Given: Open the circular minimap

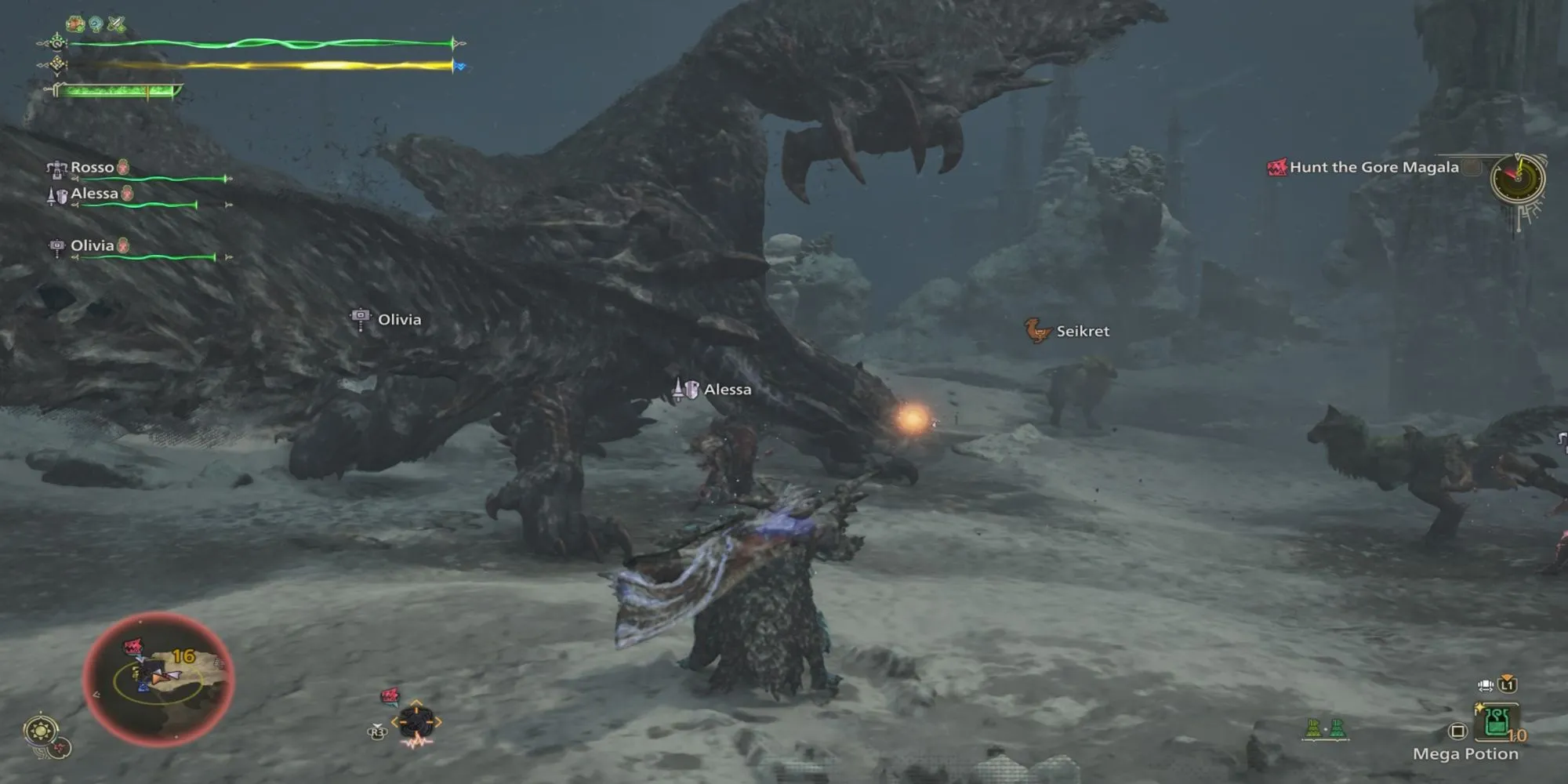Looking at the screenshot, I should pos(158,680).
